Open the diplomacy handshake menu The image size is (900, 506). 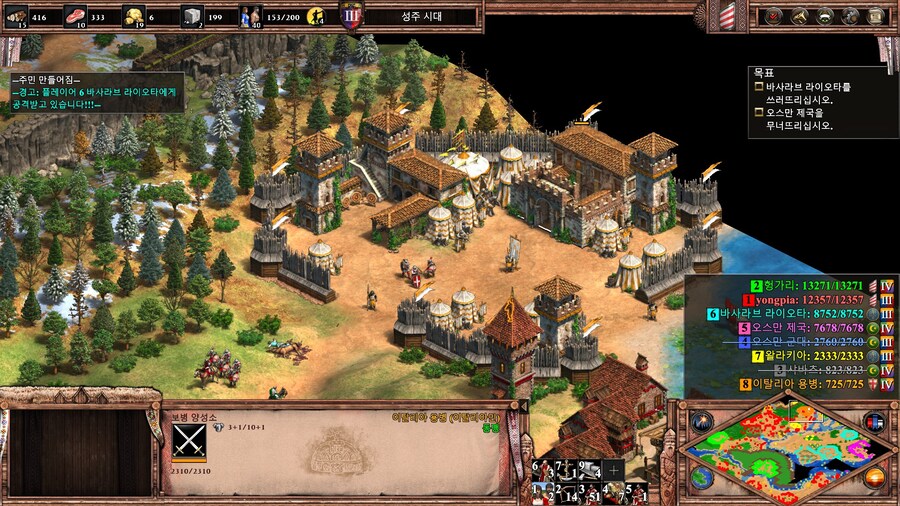[x=799, y=15]
